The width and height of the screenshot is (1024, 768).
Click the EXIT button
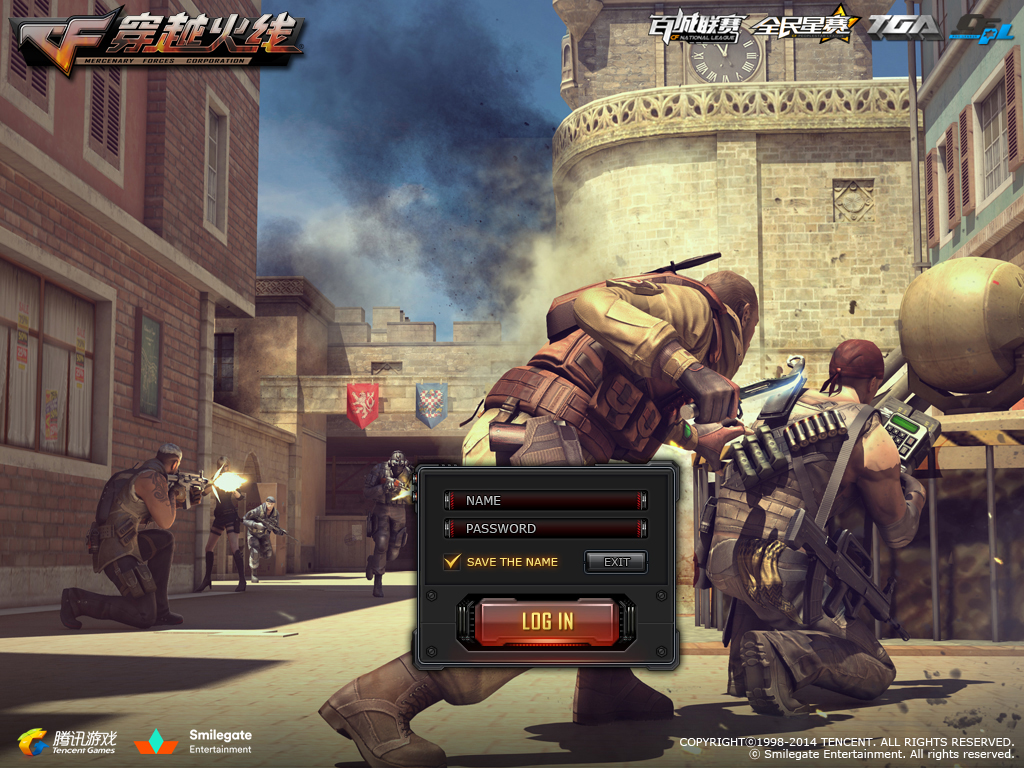616,562
